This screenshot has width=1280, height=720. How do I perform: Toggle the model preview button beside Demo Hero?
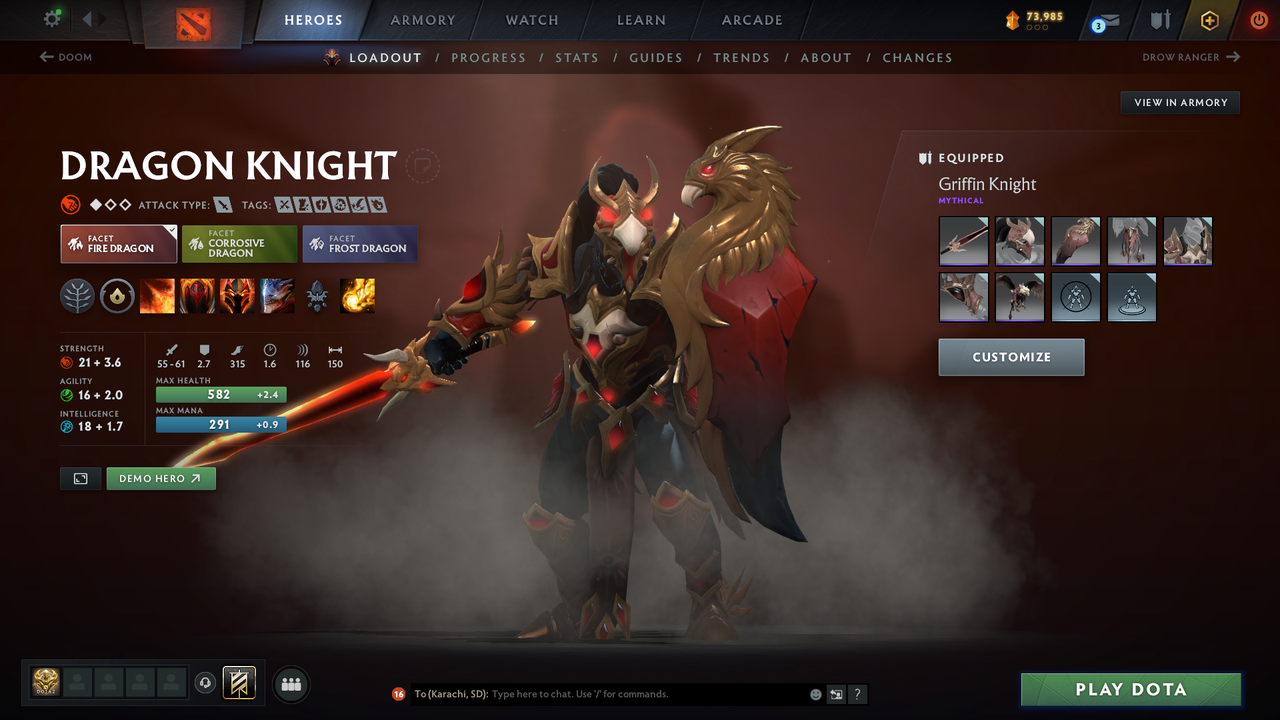tap(80, 478)
